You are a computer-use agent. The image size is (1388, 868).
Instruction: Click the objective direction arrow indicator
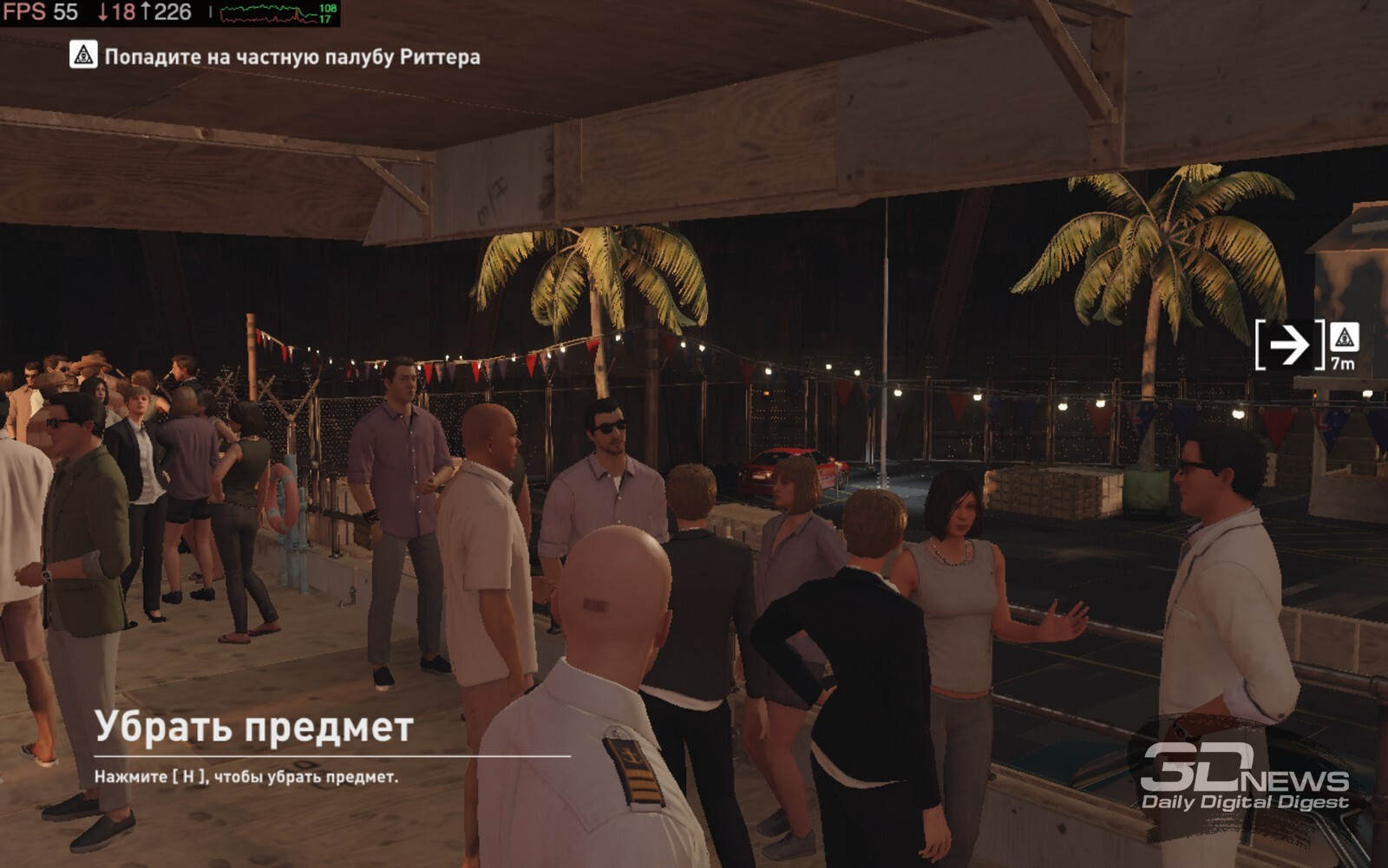click(x=1289, y=345)
